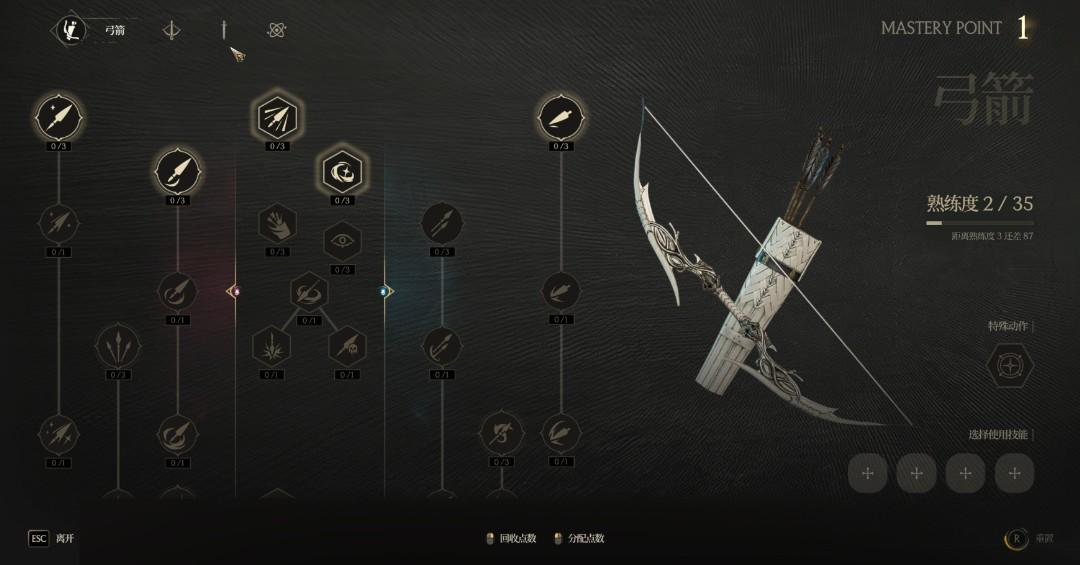Click the 离开 leave label

coord(65,539)
